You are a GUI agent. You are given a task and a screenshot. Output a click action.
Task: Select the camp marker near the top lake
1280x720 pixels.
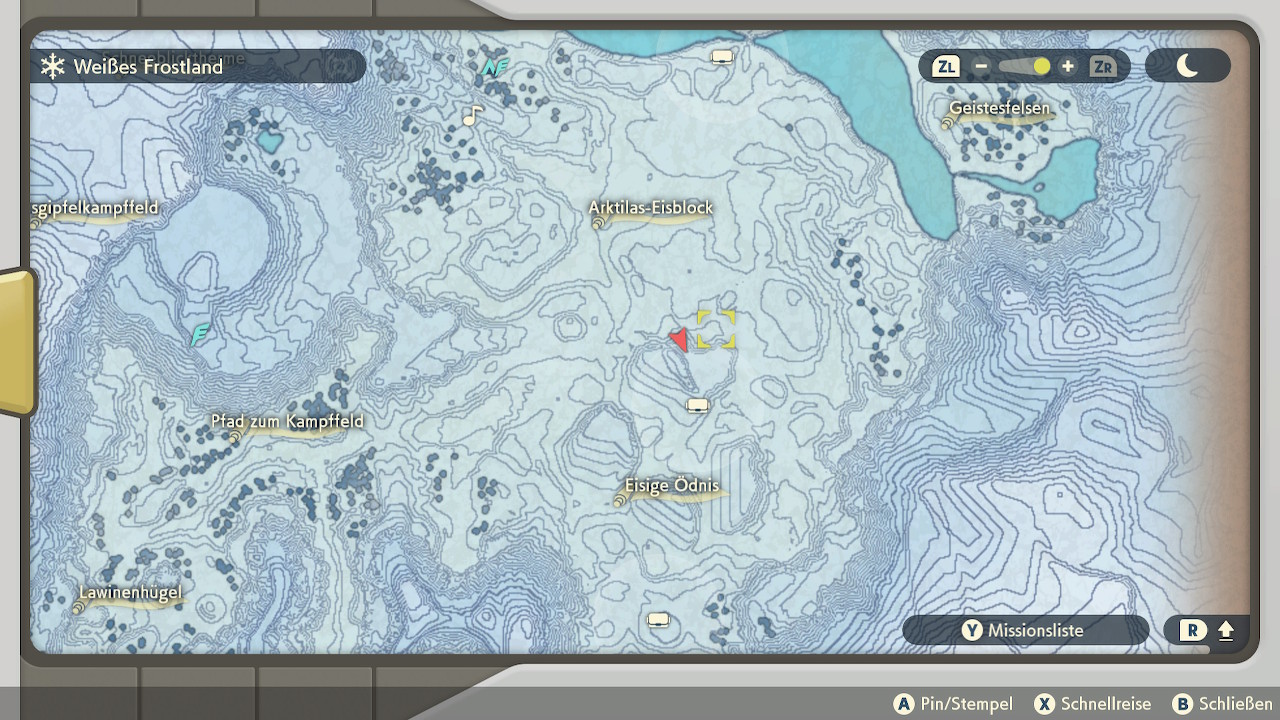pos(722,57)
